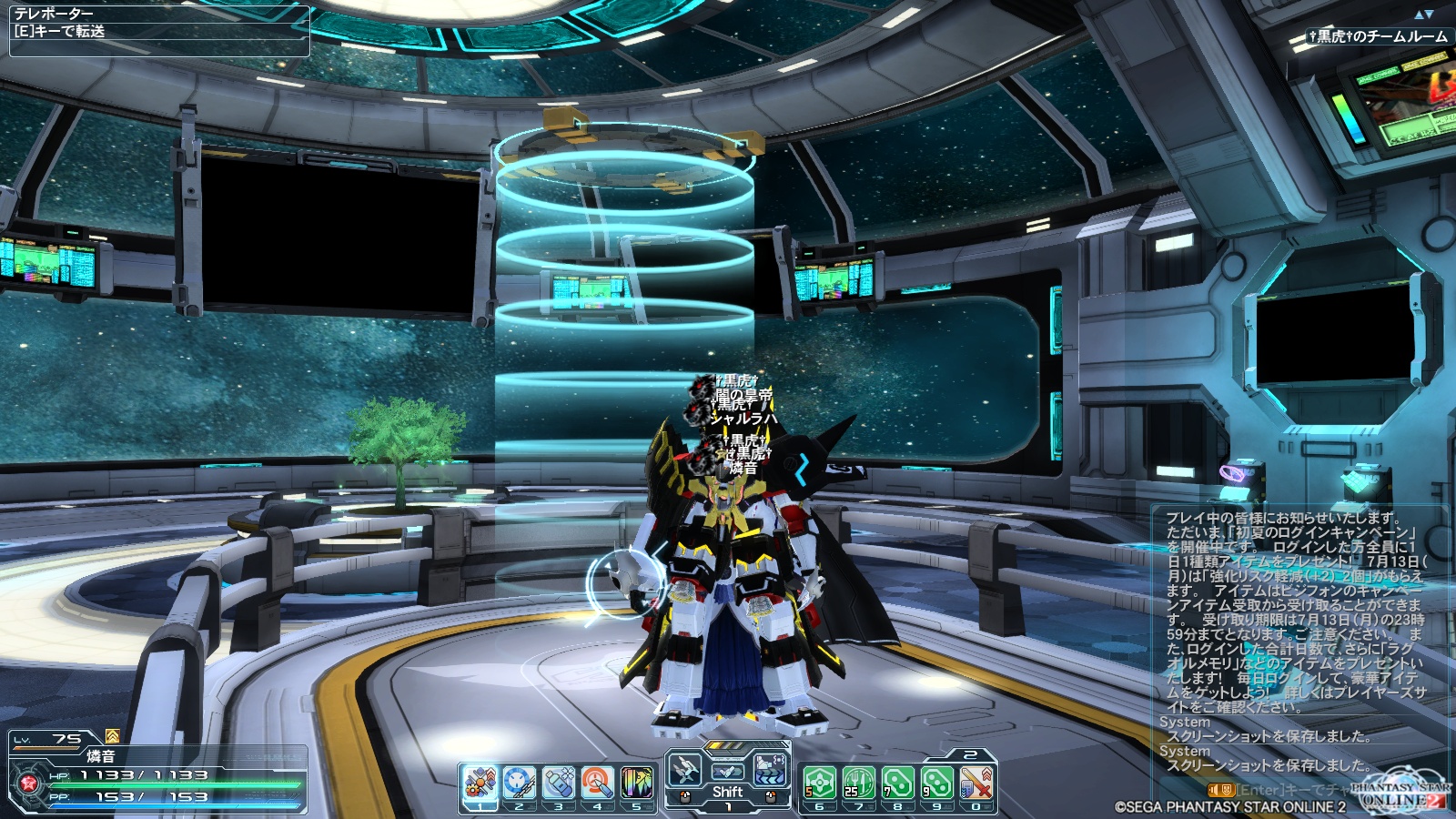Use the green fork and knife item
The image size is (1456, 819).
tap(859, 783)
